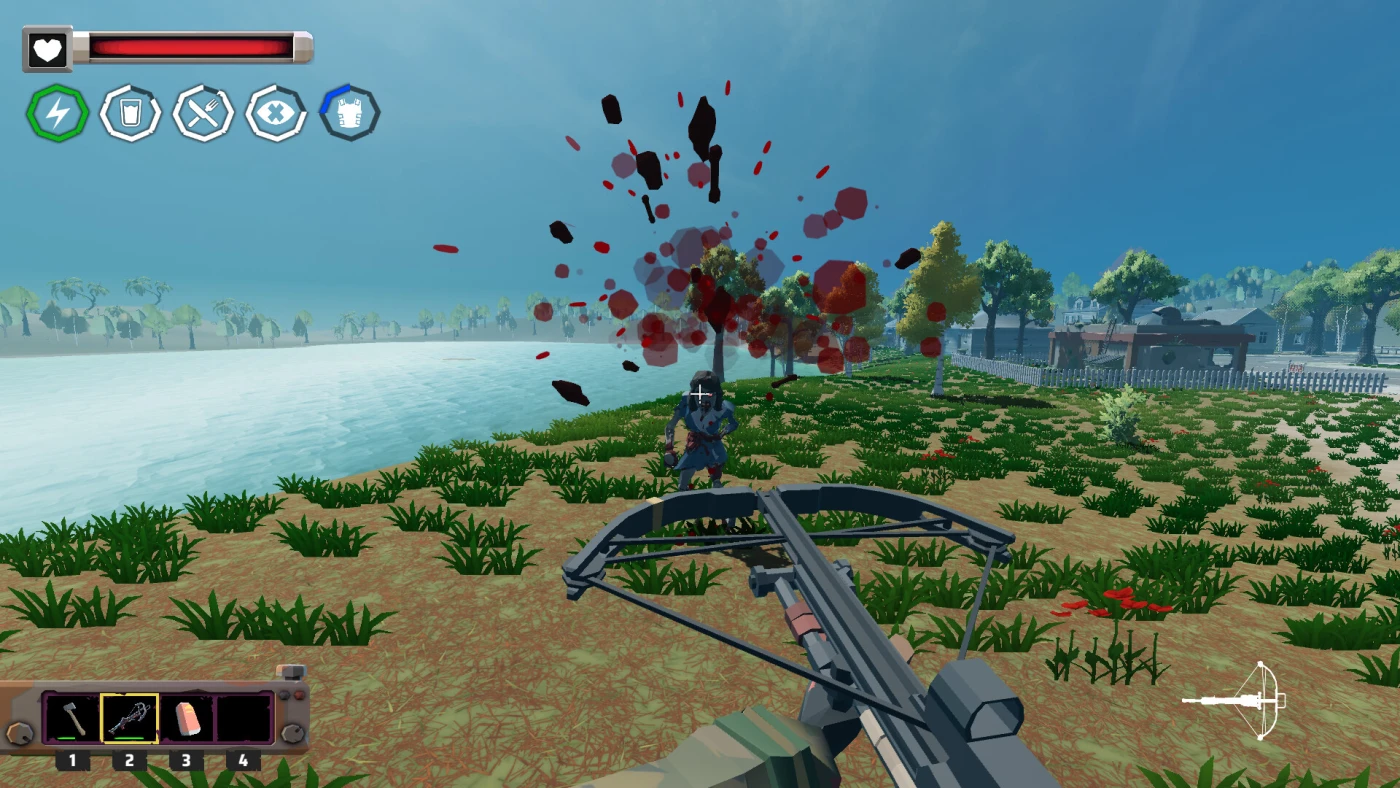Select the axe hotbar slot
The image size is (1400, 788).
(x=72, y=718)
